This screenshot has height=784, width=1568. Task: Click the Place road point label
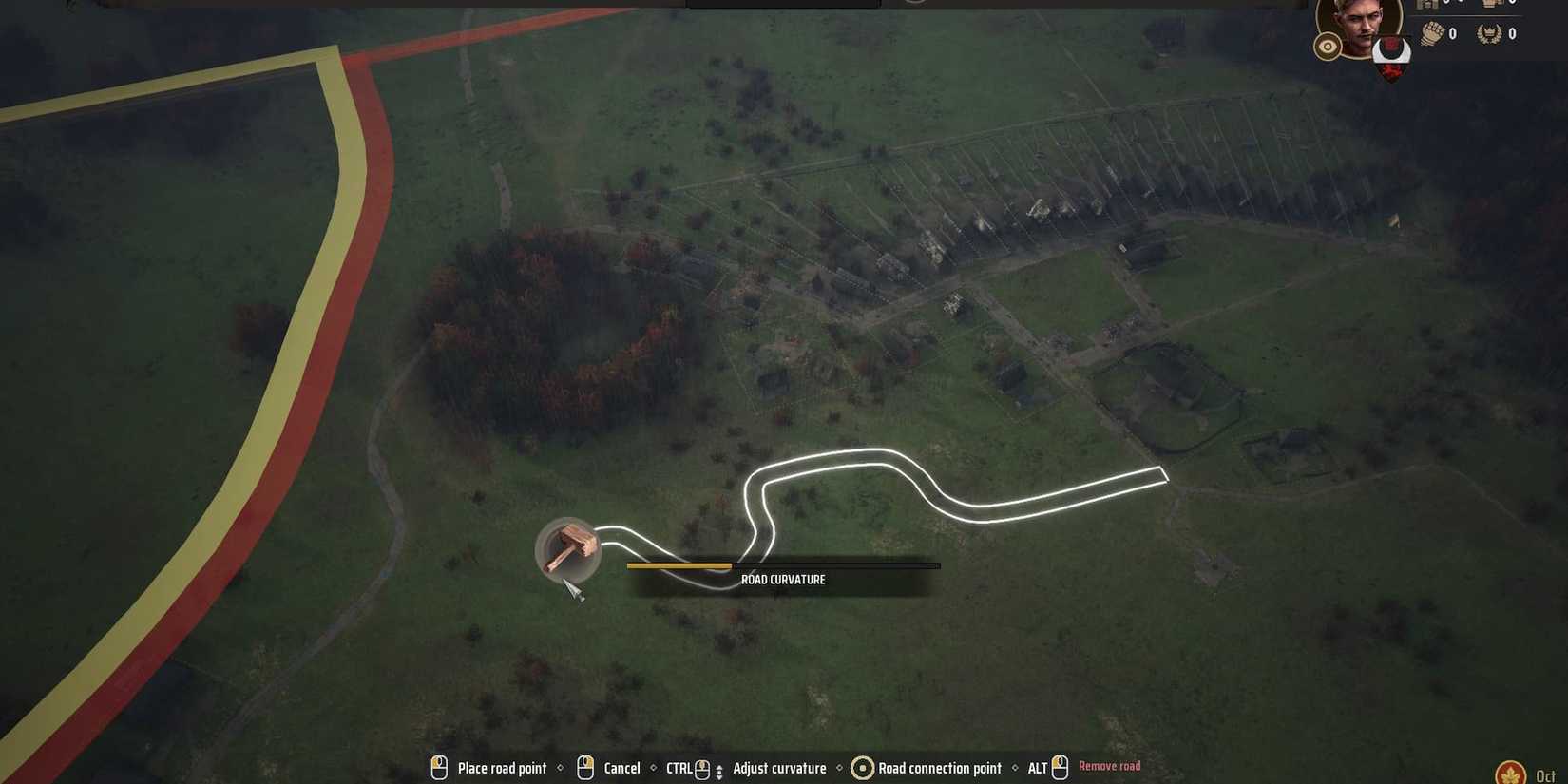502,768
